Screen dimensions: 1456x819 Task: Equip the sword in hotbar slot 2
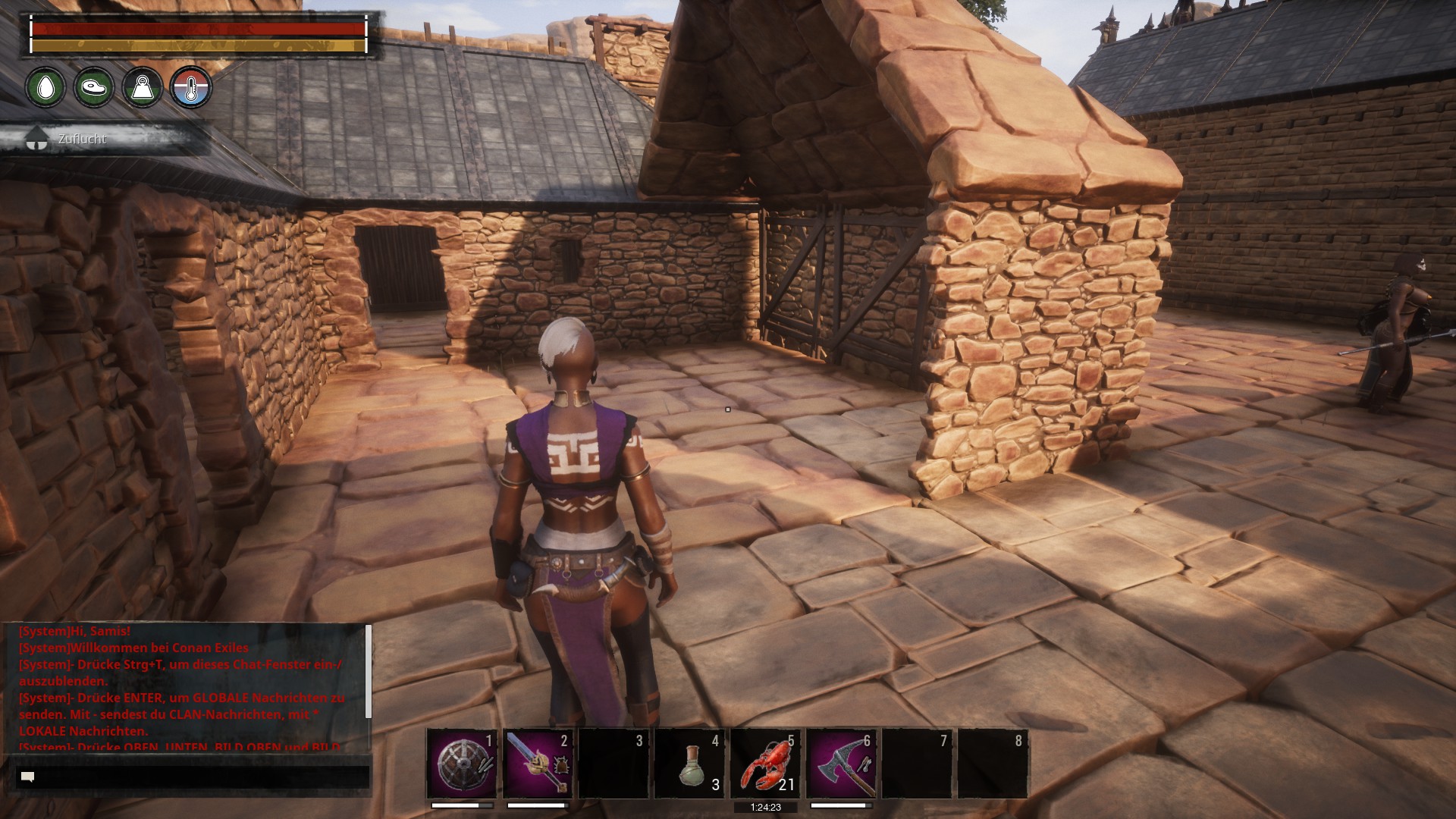(538, 764)
